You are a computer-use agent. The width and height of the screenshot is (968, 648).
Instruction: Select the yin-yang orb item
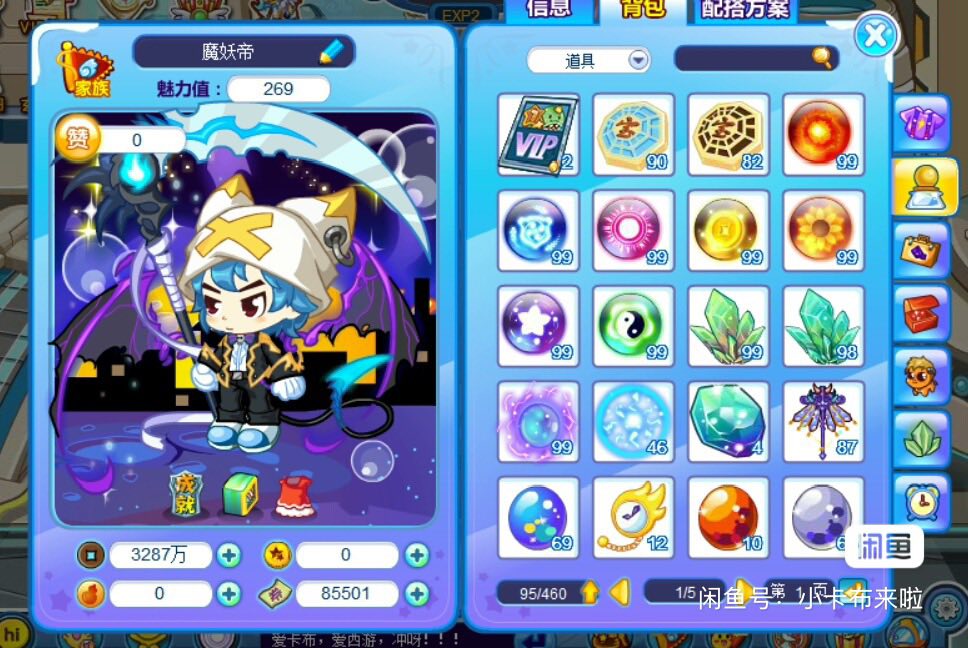(x=632, y=325)
